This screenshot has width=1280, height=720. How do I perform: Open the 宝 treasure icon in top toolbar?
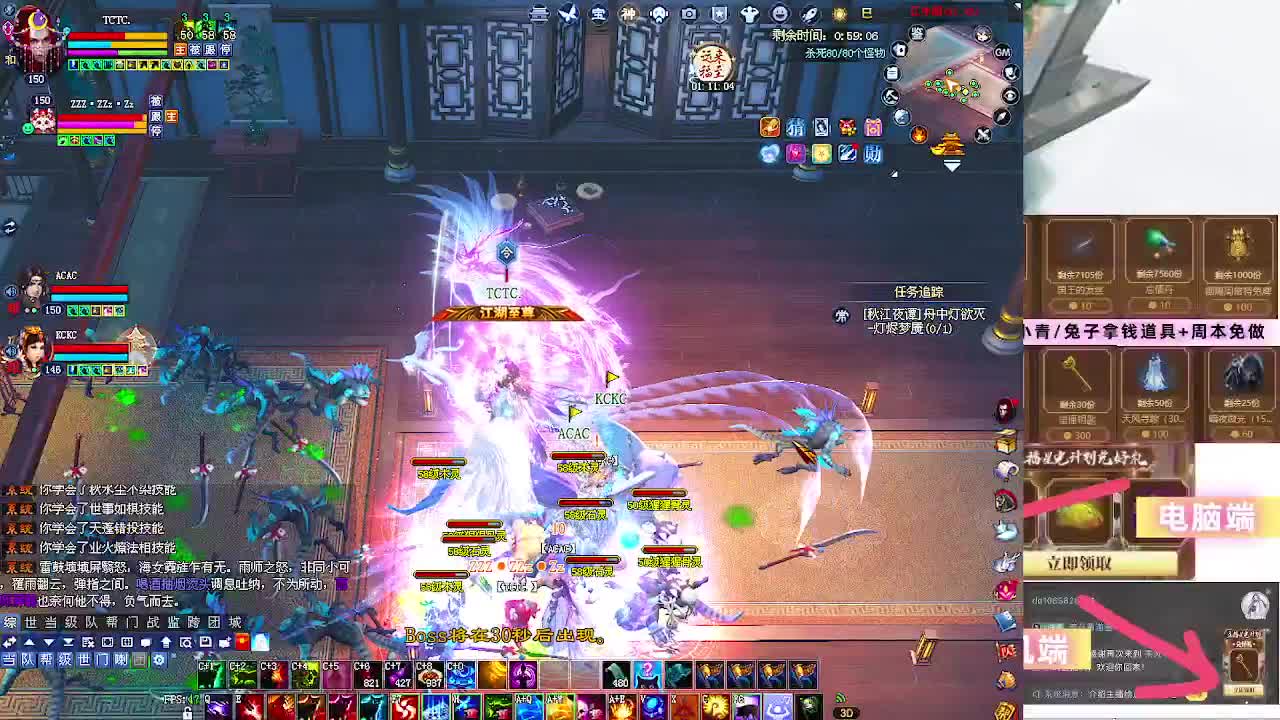click(x=597, y=13)
